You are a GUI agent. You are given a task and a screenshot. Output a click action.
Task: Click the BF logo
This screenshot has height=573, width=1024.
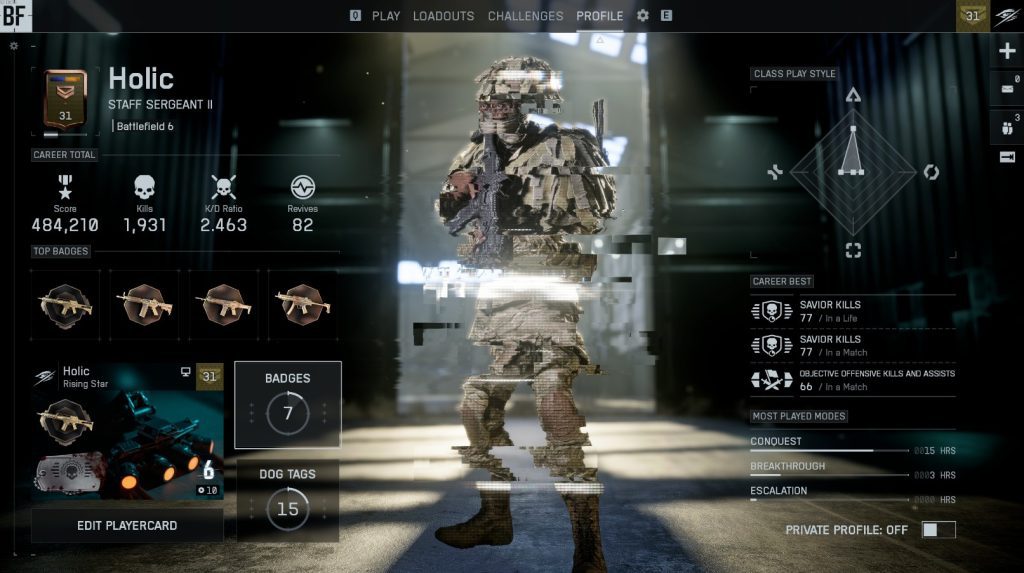(16, 15)
